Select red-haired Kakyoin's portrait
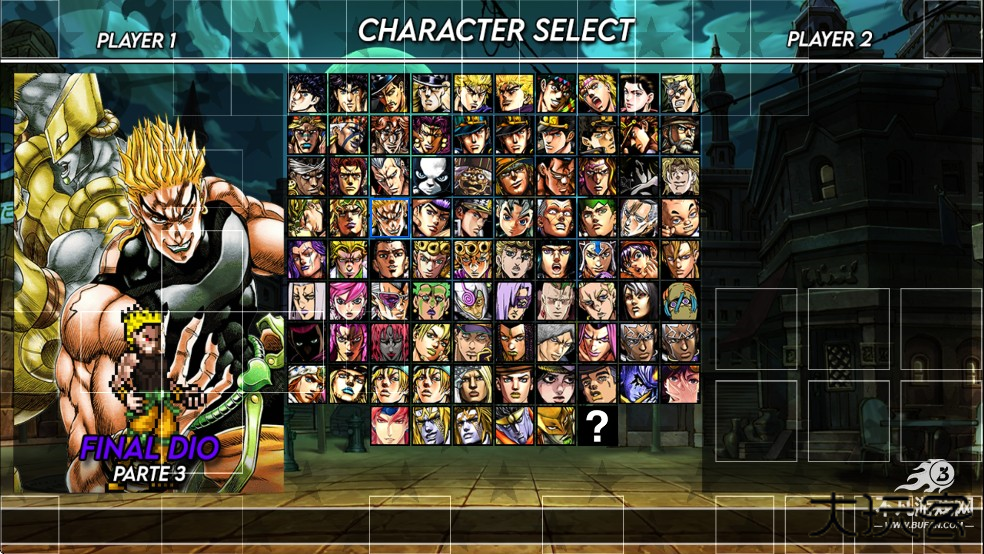984x554 pixels. coord(348,177)
